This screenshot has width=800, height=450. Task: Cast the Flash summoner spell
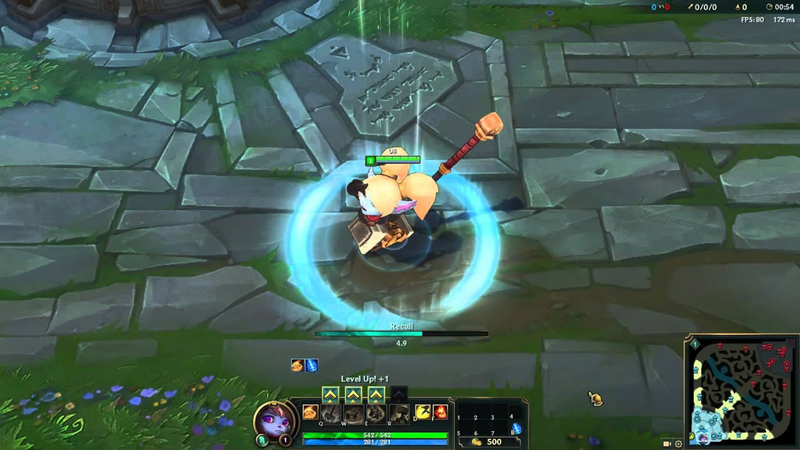423,411
